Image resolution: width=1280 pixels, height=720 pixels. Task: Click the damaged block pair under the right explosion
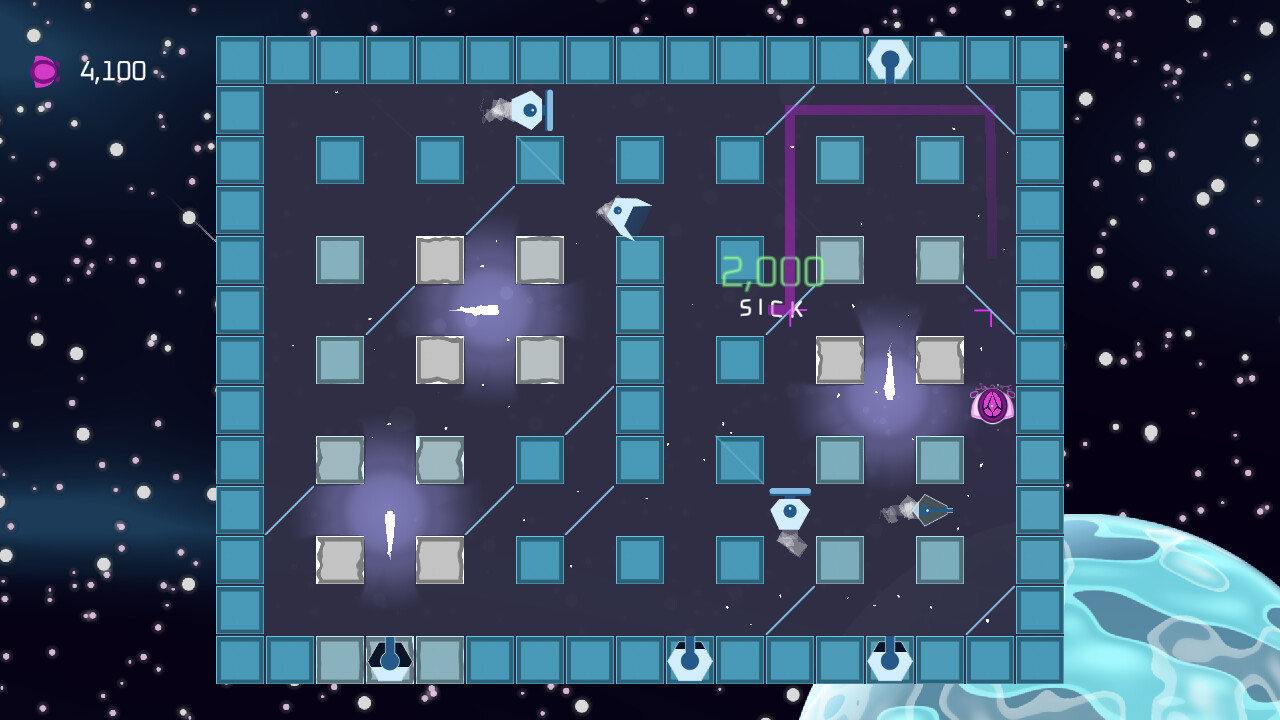[840, 359]
